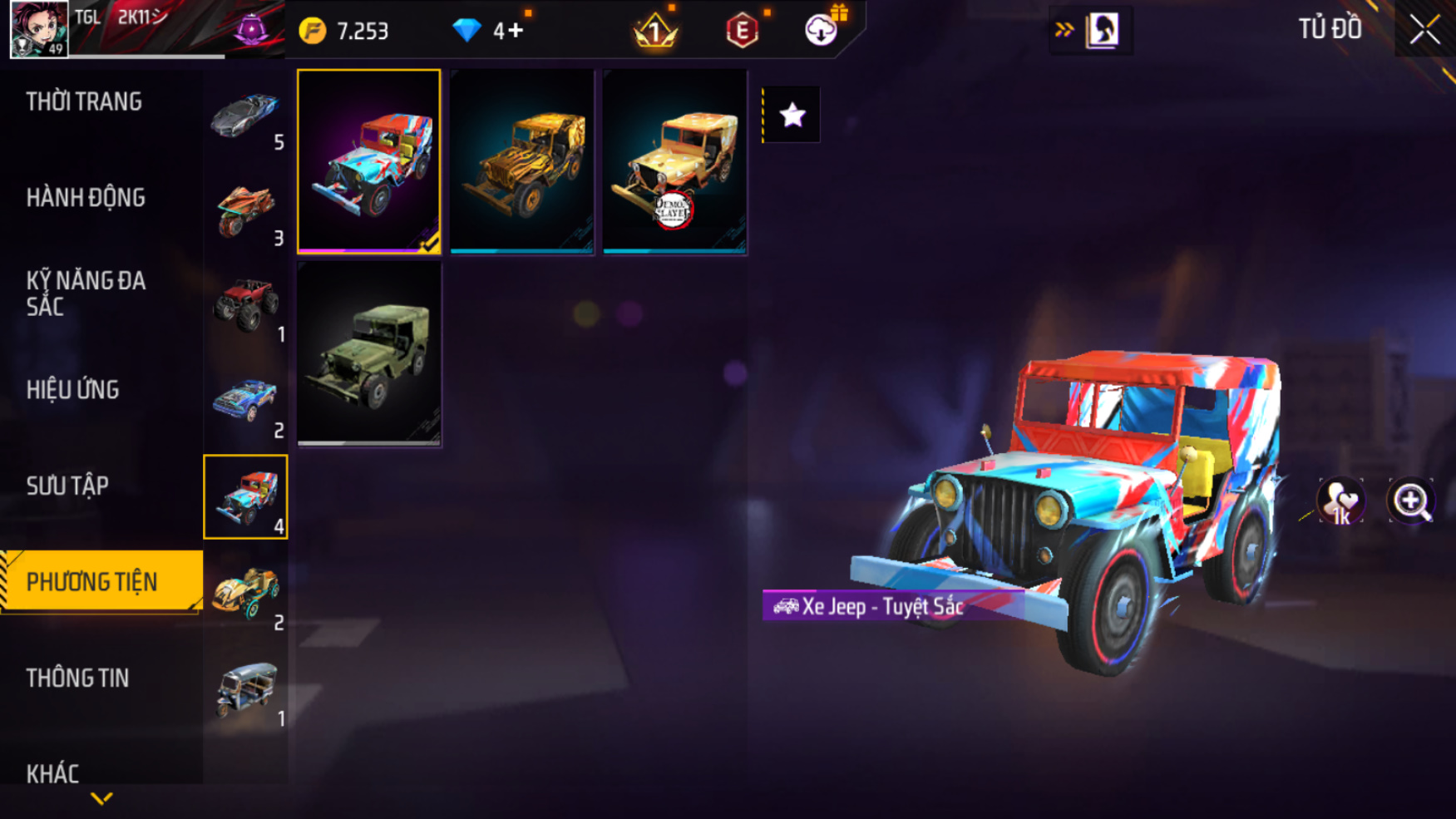The width and height of the screenshot is (1456, 819).
Task: Choose the Thông Tin category
Action: tap(77, 678)
